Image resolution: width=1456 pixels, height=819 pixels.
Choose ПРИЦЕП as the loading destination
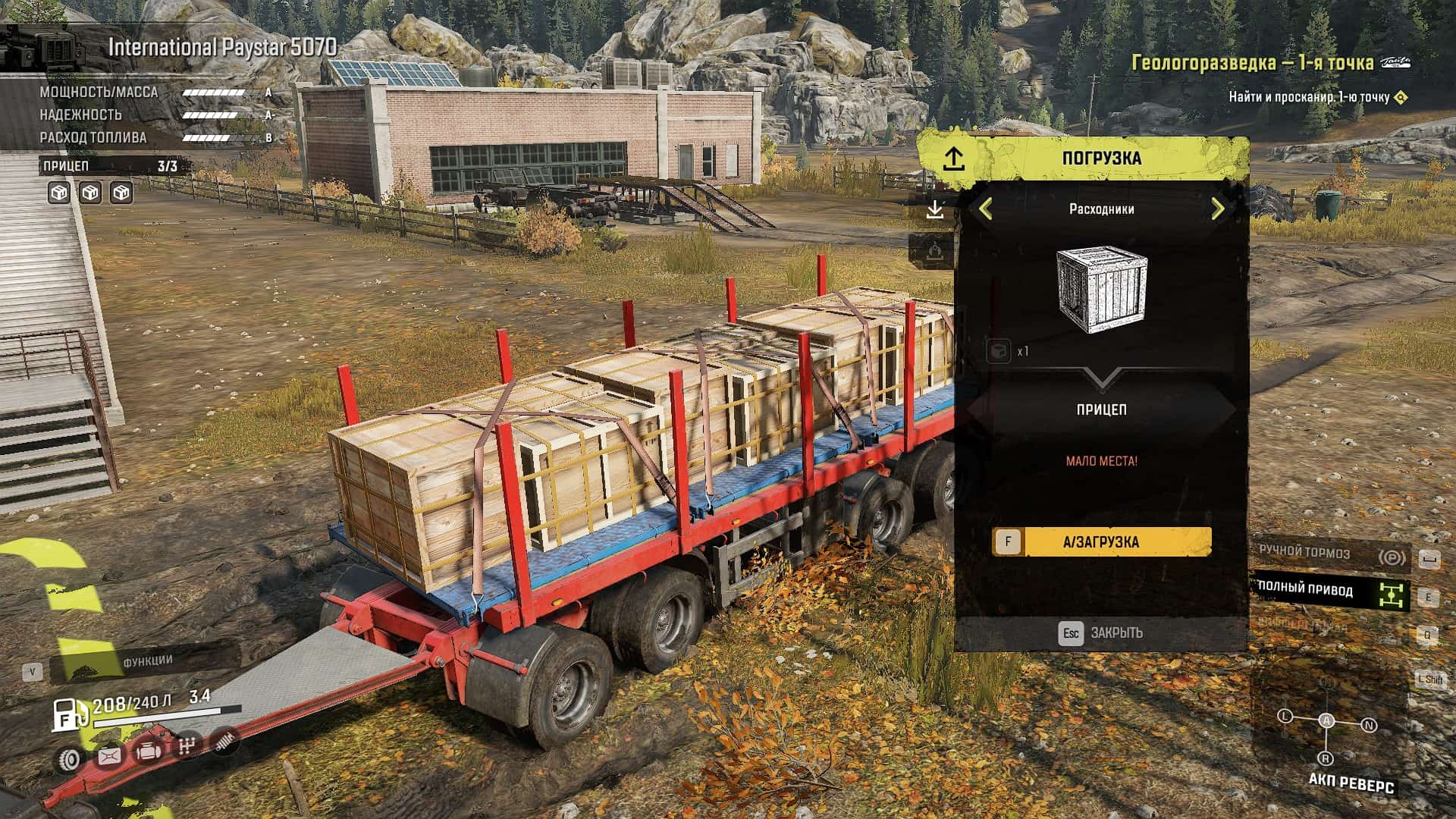pos(1101,409)
